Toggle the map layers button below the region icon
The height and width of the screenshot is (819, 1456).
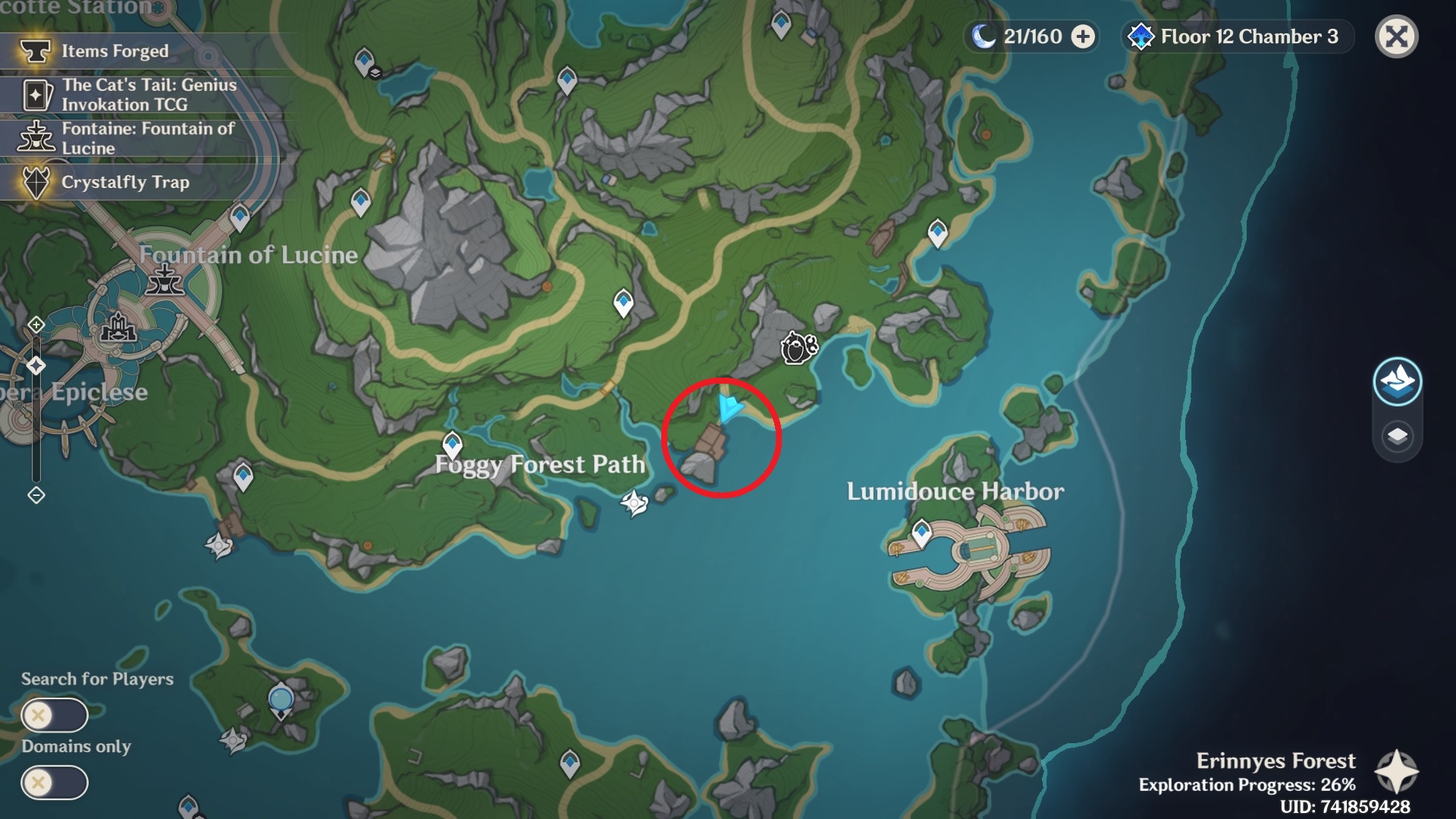(x=1398, y=436)
